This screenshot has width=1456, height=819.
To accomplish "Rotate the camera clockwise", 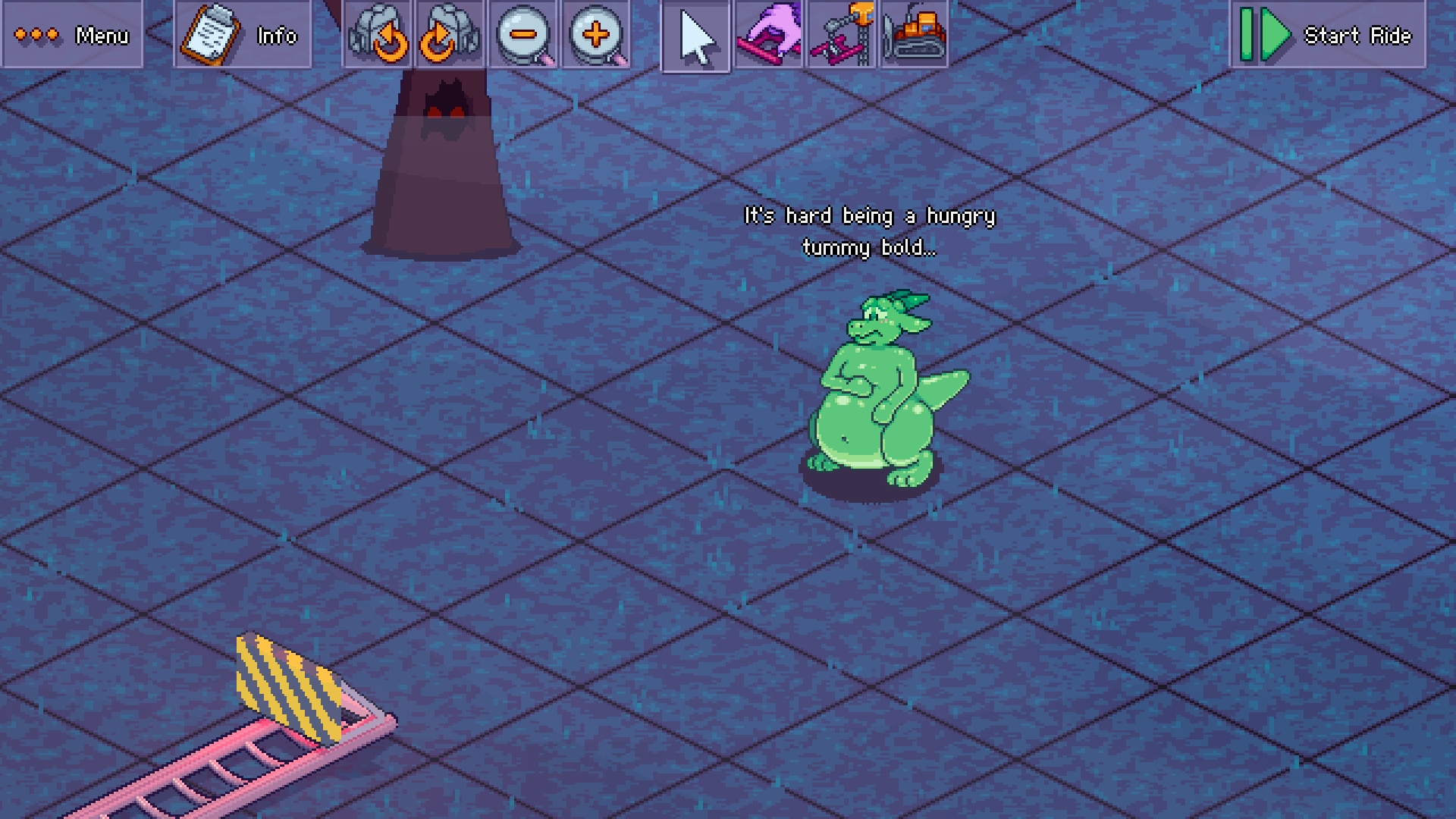I will click(x=450, y=35).
